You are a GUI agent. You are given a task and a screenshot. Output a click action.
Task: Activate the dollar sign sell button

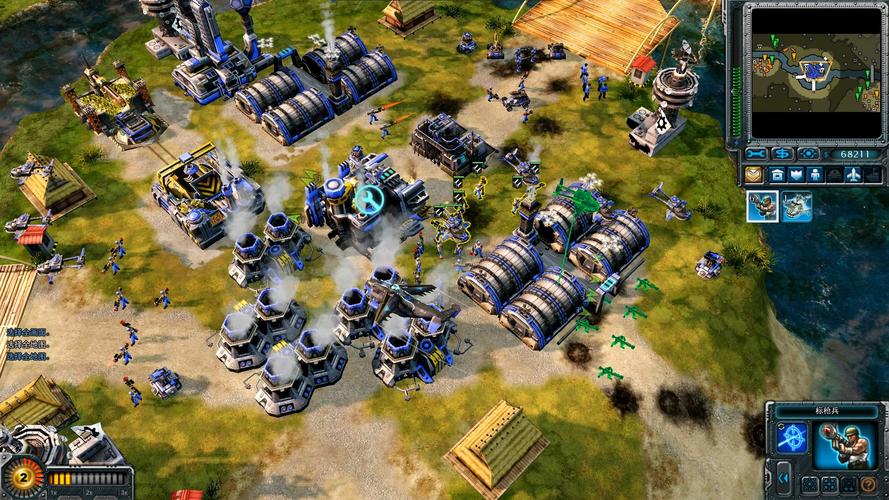782,154
